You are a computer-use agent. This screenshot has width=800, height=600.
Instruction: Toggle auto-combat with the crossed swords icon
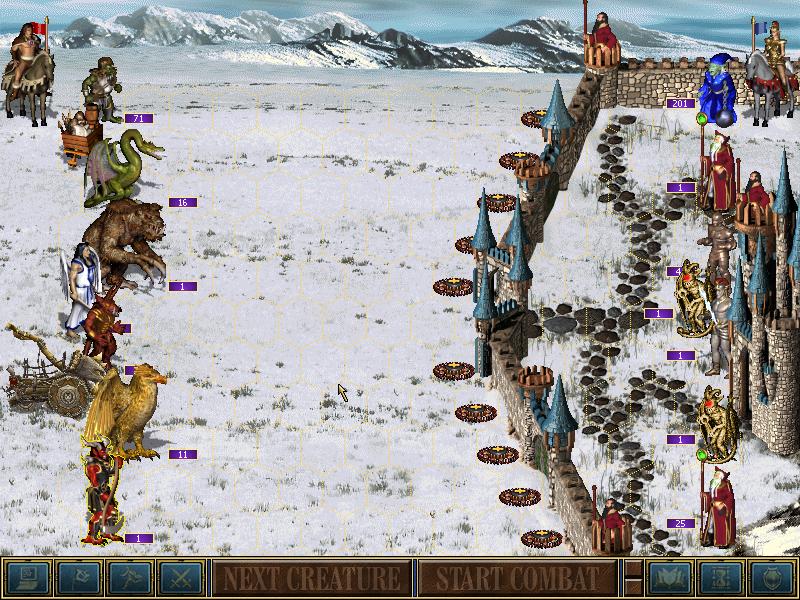pos(180,578)
